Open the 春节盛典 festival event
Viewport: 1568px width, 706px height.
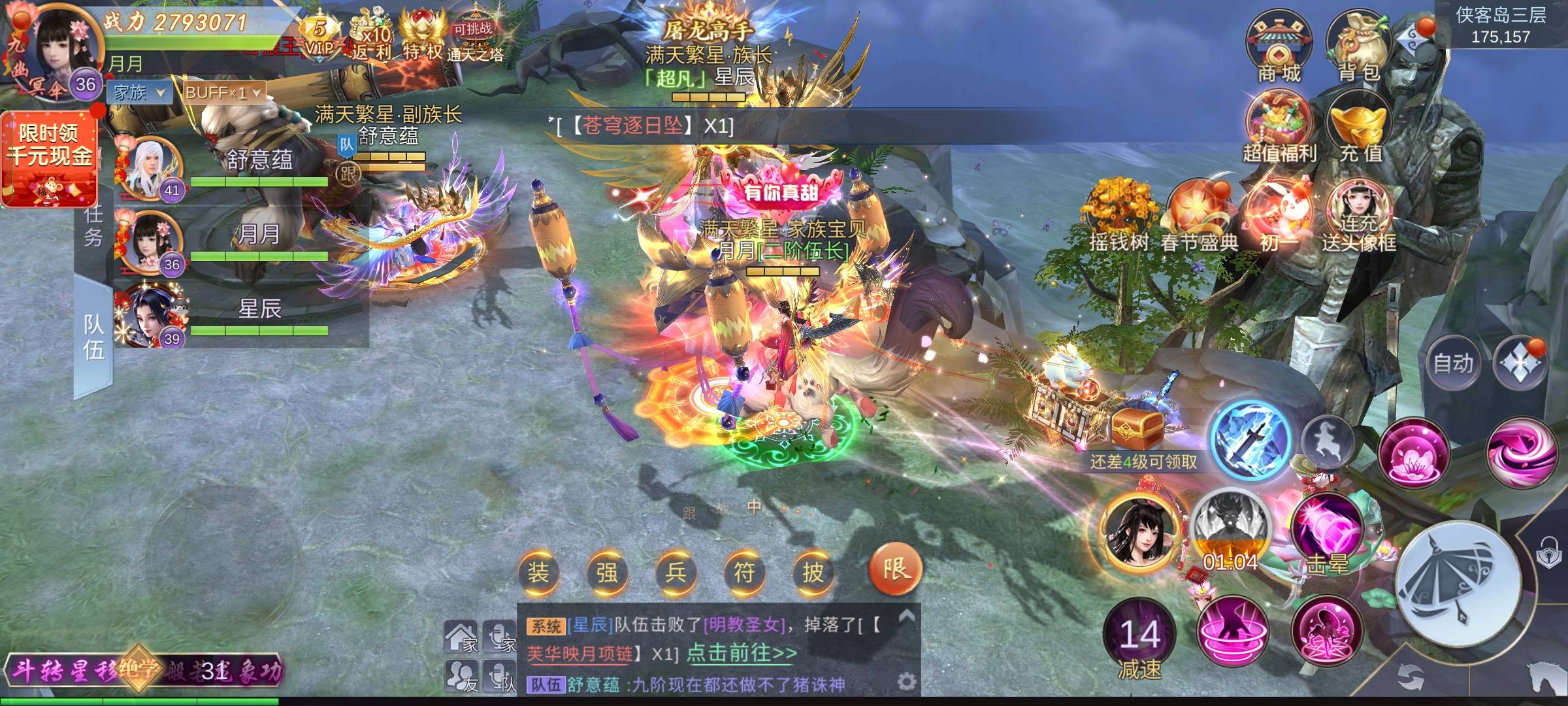1199,216
